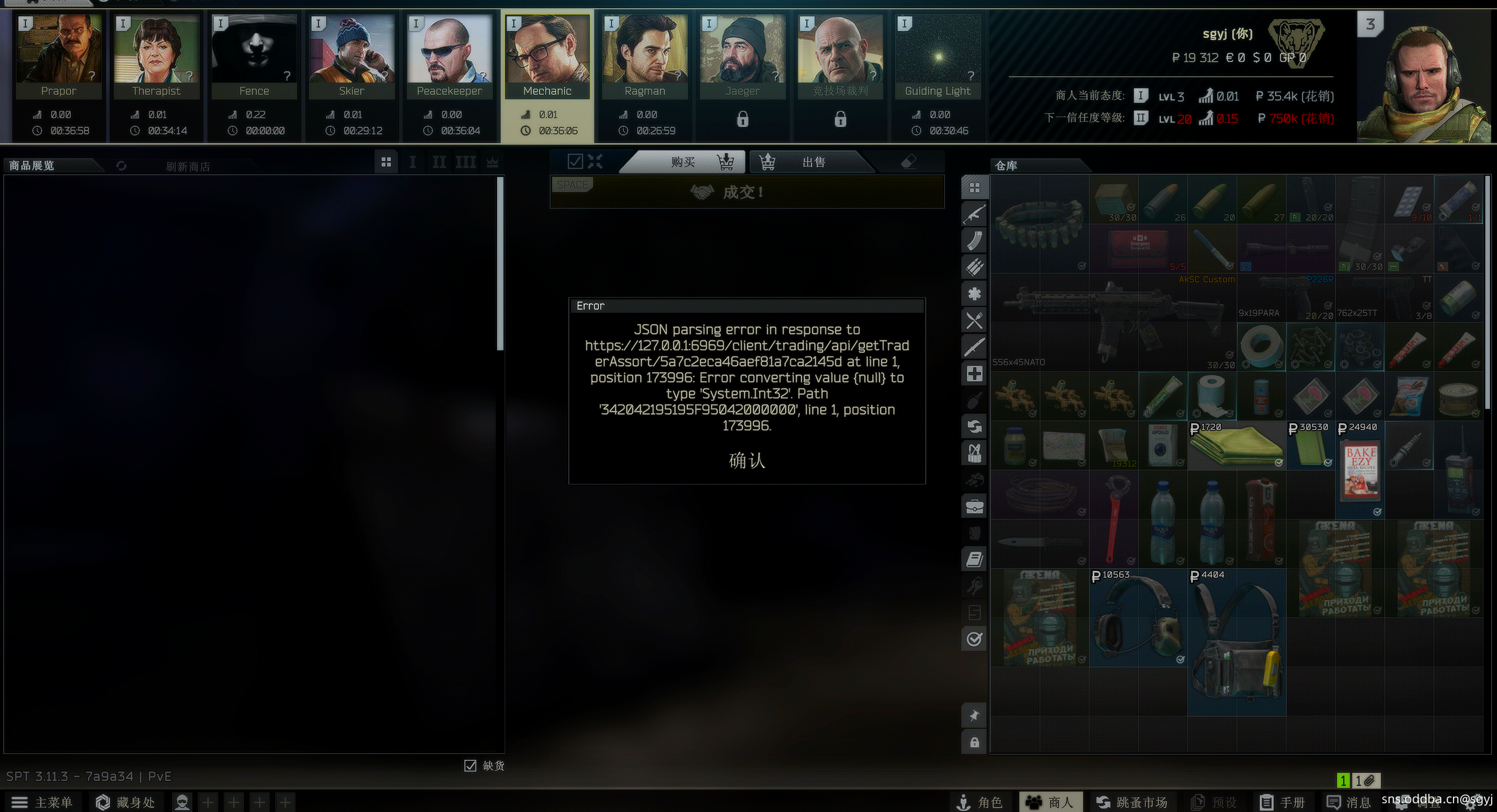The height and width of the screenshot is (812, 1497).
Task: Toggle the 缺货 out-of-stock checkbox
Action: 470,766
